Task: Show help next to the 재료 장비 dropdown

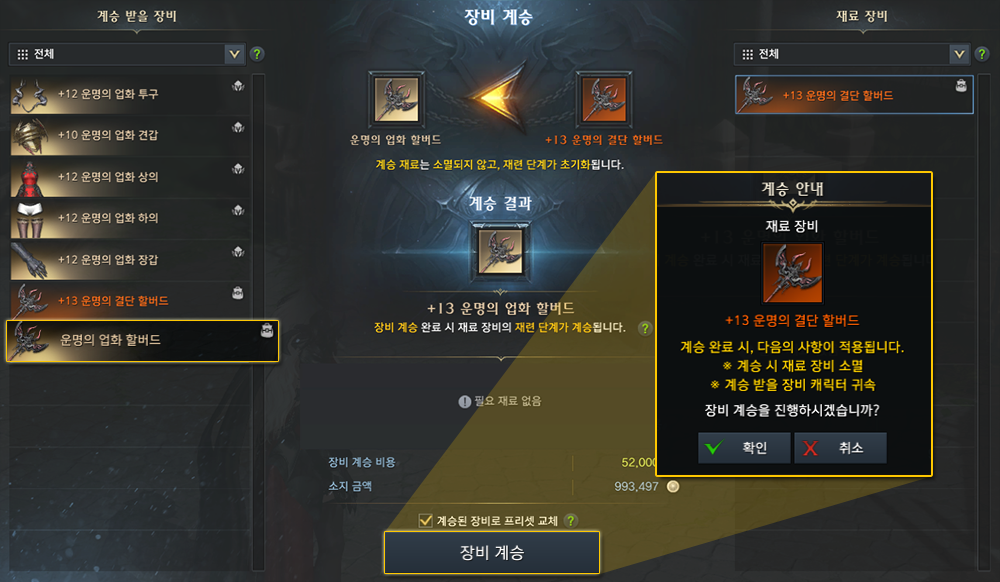Action: pyautogui.click(x=981, y=54)
